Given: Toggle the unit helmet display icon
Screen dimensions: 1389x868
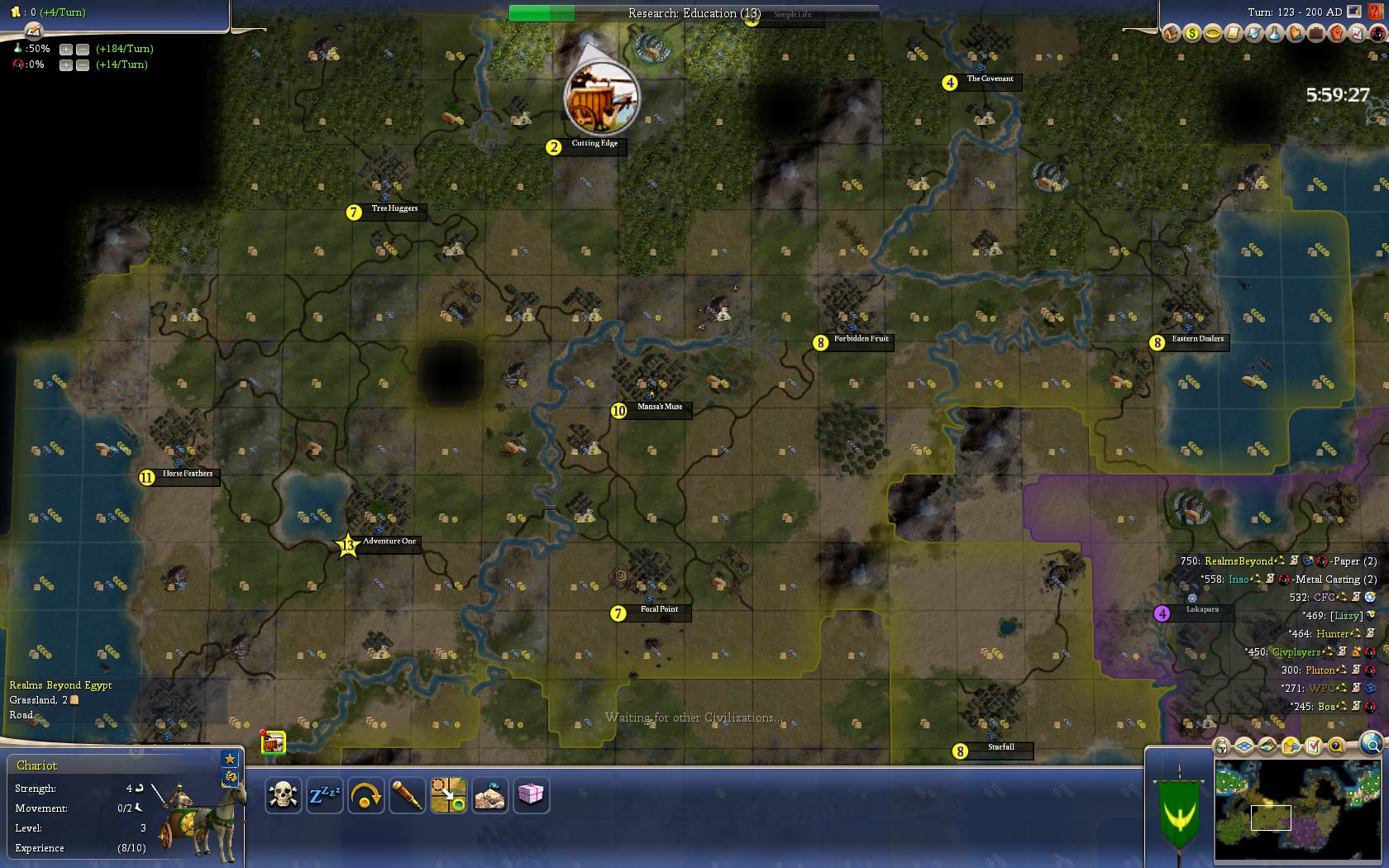Looking at the screenshot, I should pyautogui.click(x=1221, y=746).
